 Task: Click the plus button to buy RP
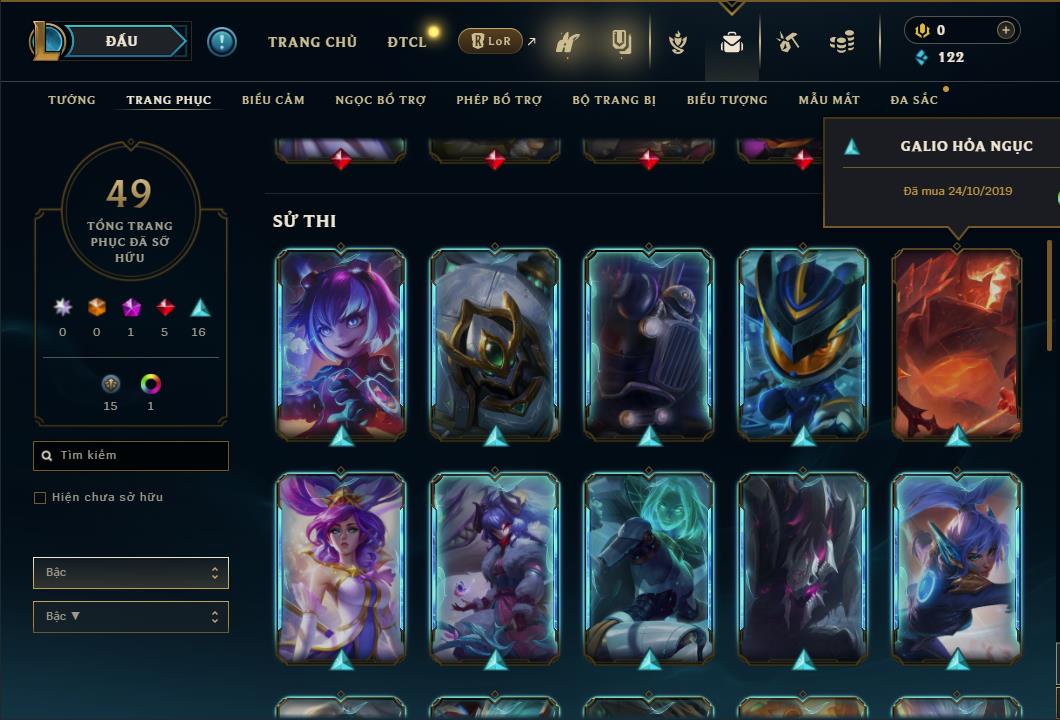pos(1005,30)
